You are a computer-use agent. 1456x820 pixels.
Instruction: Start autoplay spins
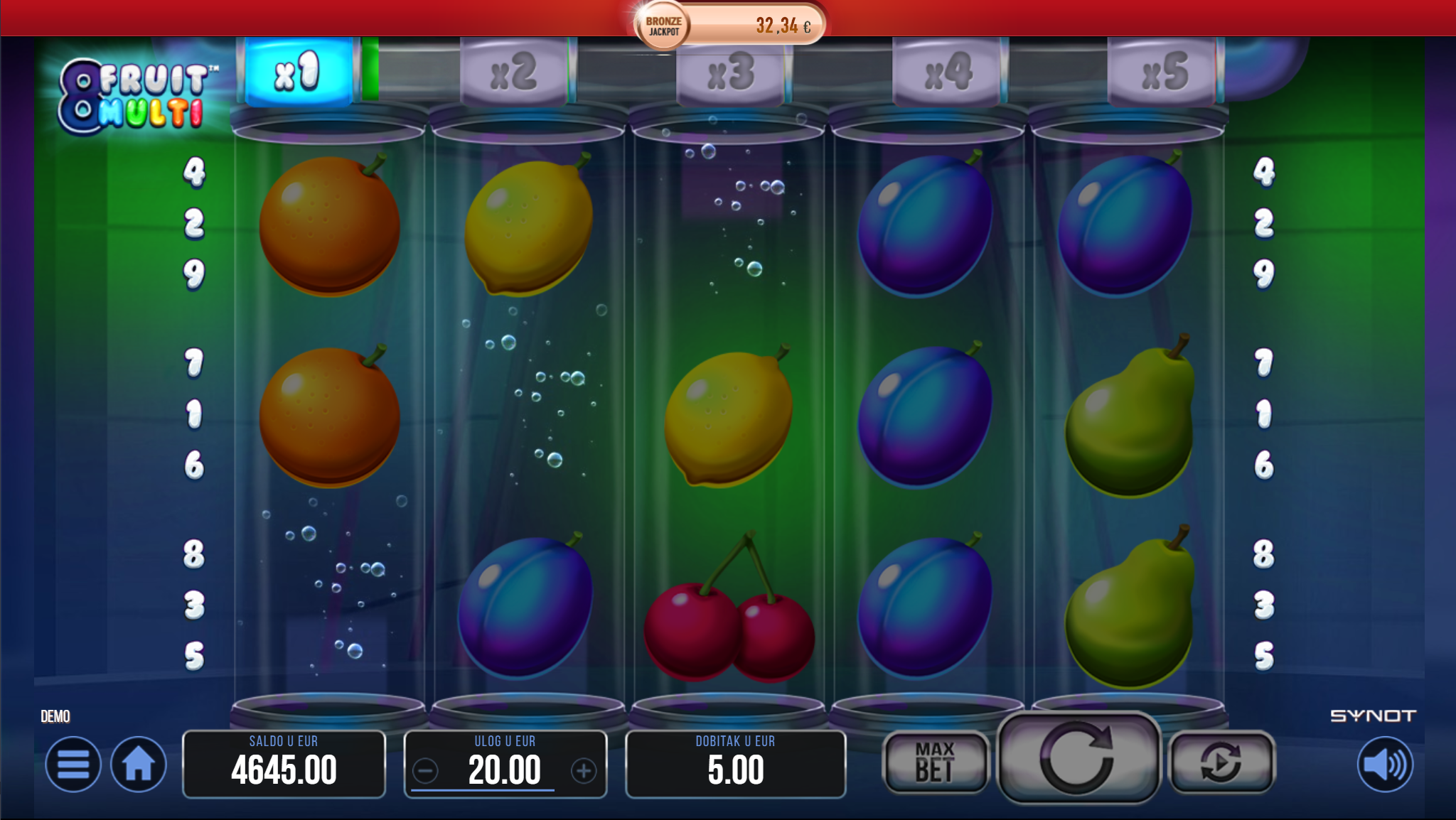[1221, 762]
